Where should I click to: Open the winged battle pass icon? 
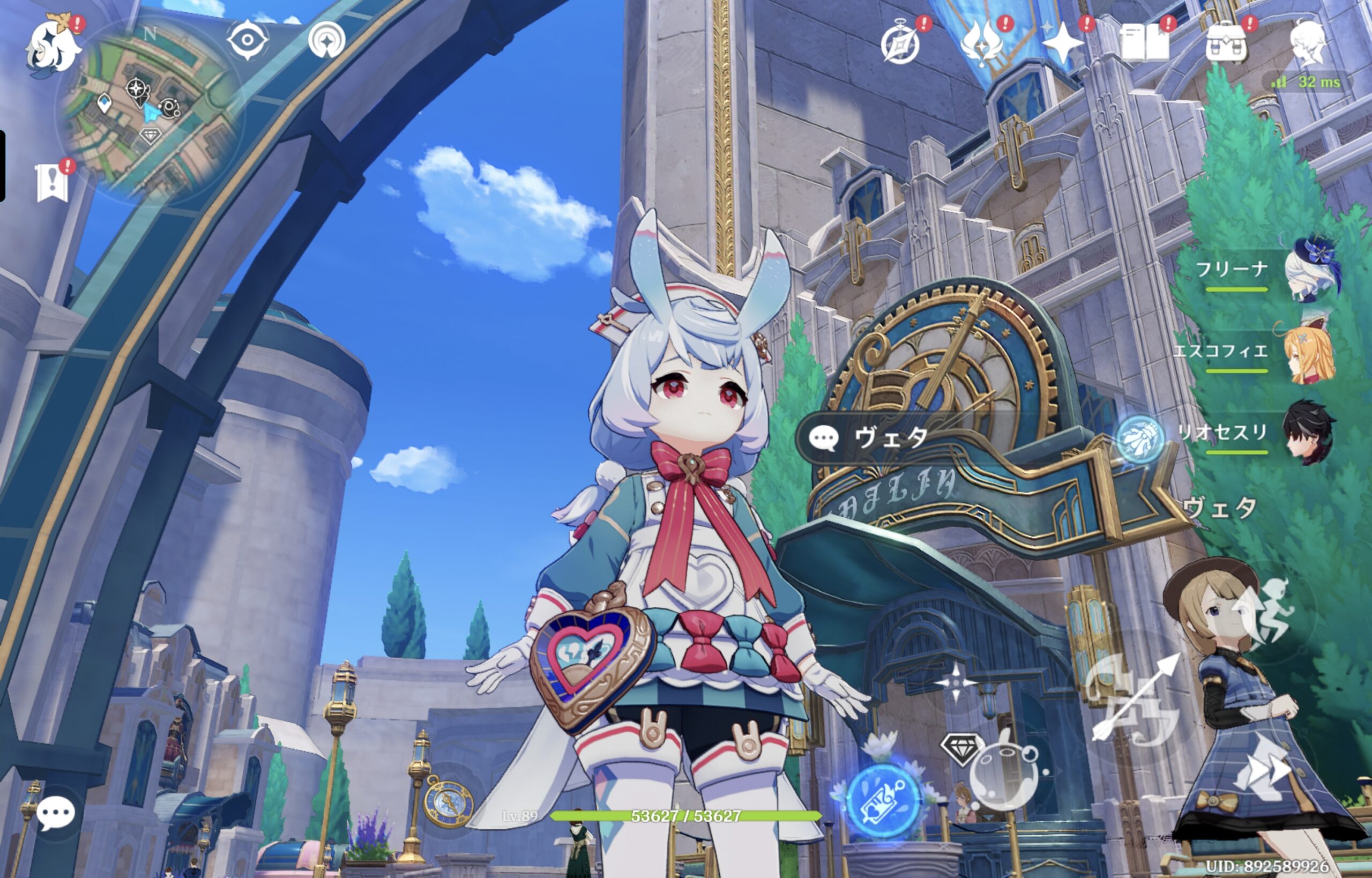click(x=981, y=43)
